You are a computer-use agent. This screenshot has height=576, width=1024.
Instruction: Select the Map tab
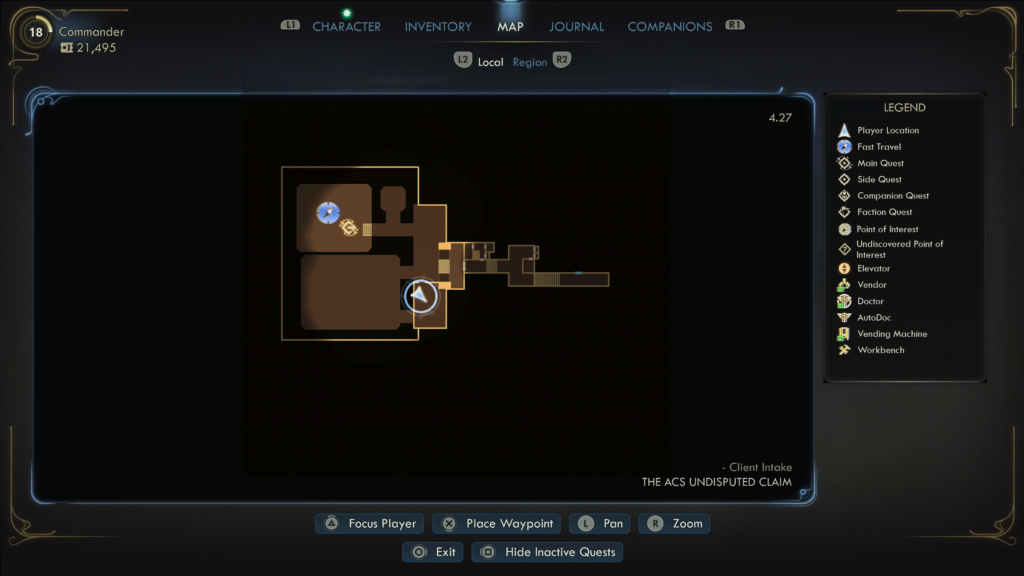click(x=510, y=27)
